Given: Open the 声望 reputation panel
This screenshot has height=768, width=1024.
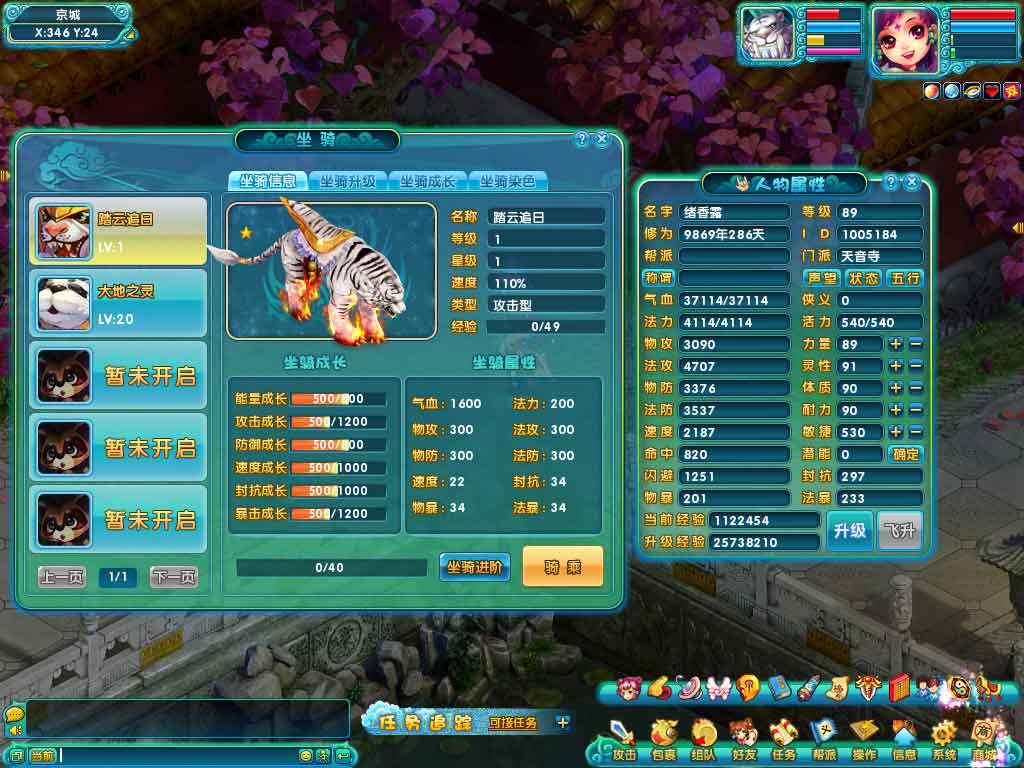Looking at the screenshot, I should (x=822, y=278).
